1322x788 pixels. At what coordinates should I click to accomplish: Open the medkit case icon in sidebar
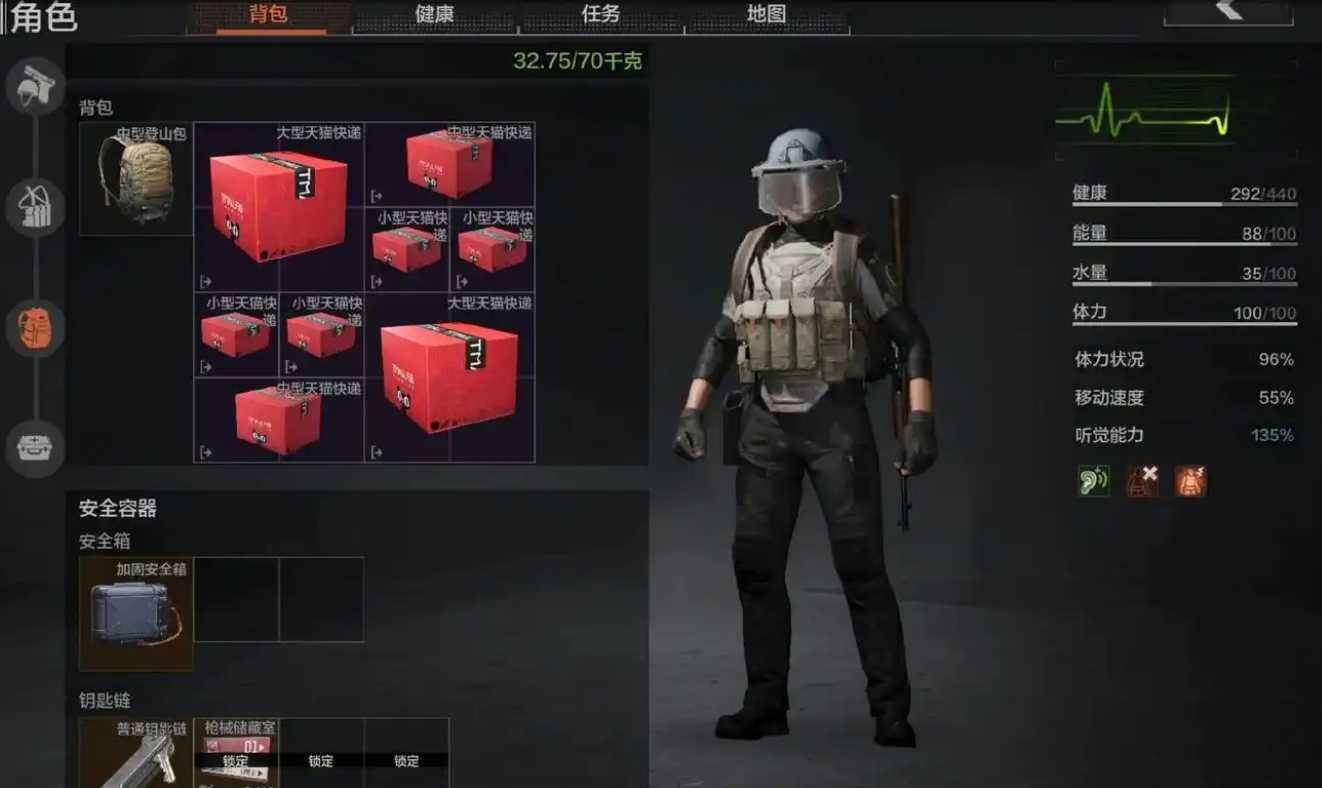pyautogui.click(x=36, y=449)
